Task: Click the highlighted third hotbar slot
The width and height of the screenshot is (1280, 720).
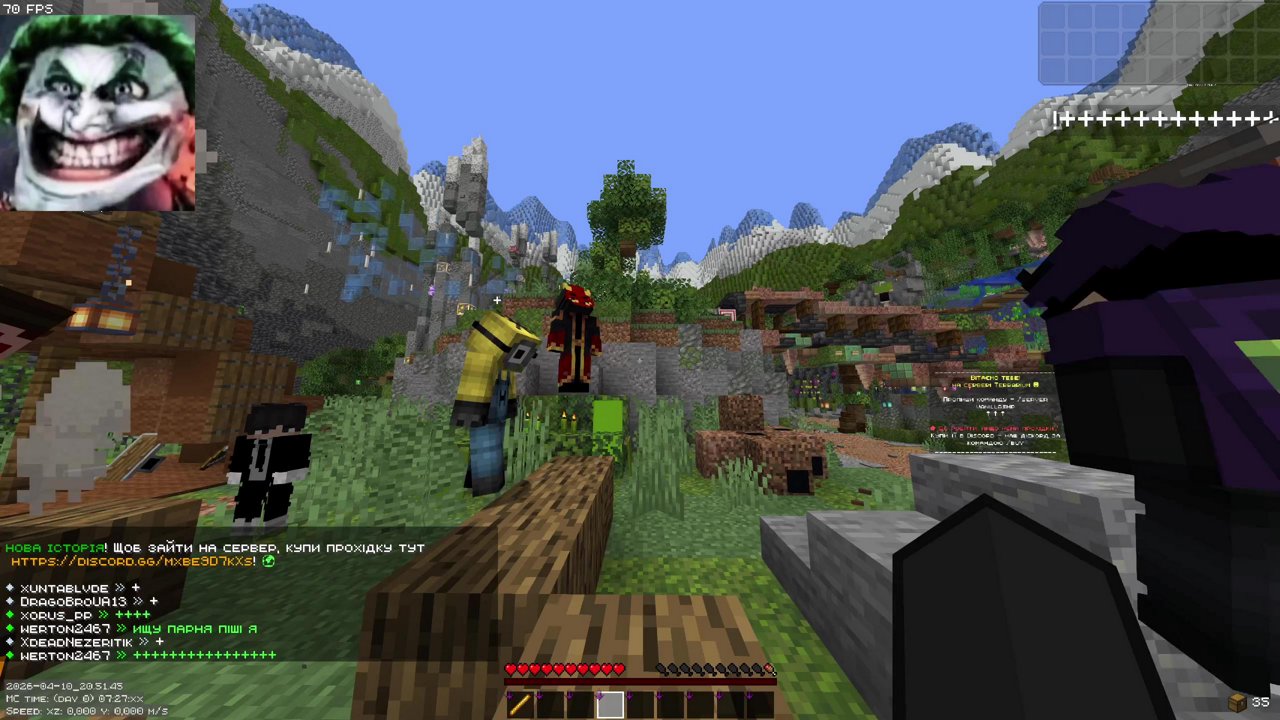Action: tap(610, 705)
